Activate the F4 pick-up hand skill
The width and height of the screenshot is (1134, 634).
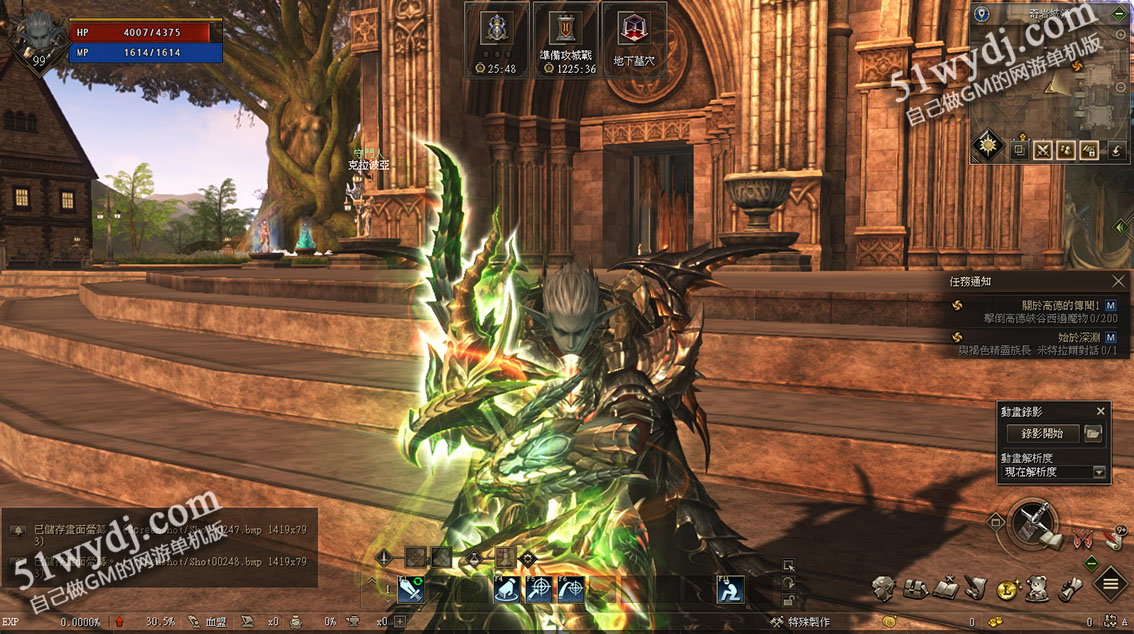click(x=506, y=591)
